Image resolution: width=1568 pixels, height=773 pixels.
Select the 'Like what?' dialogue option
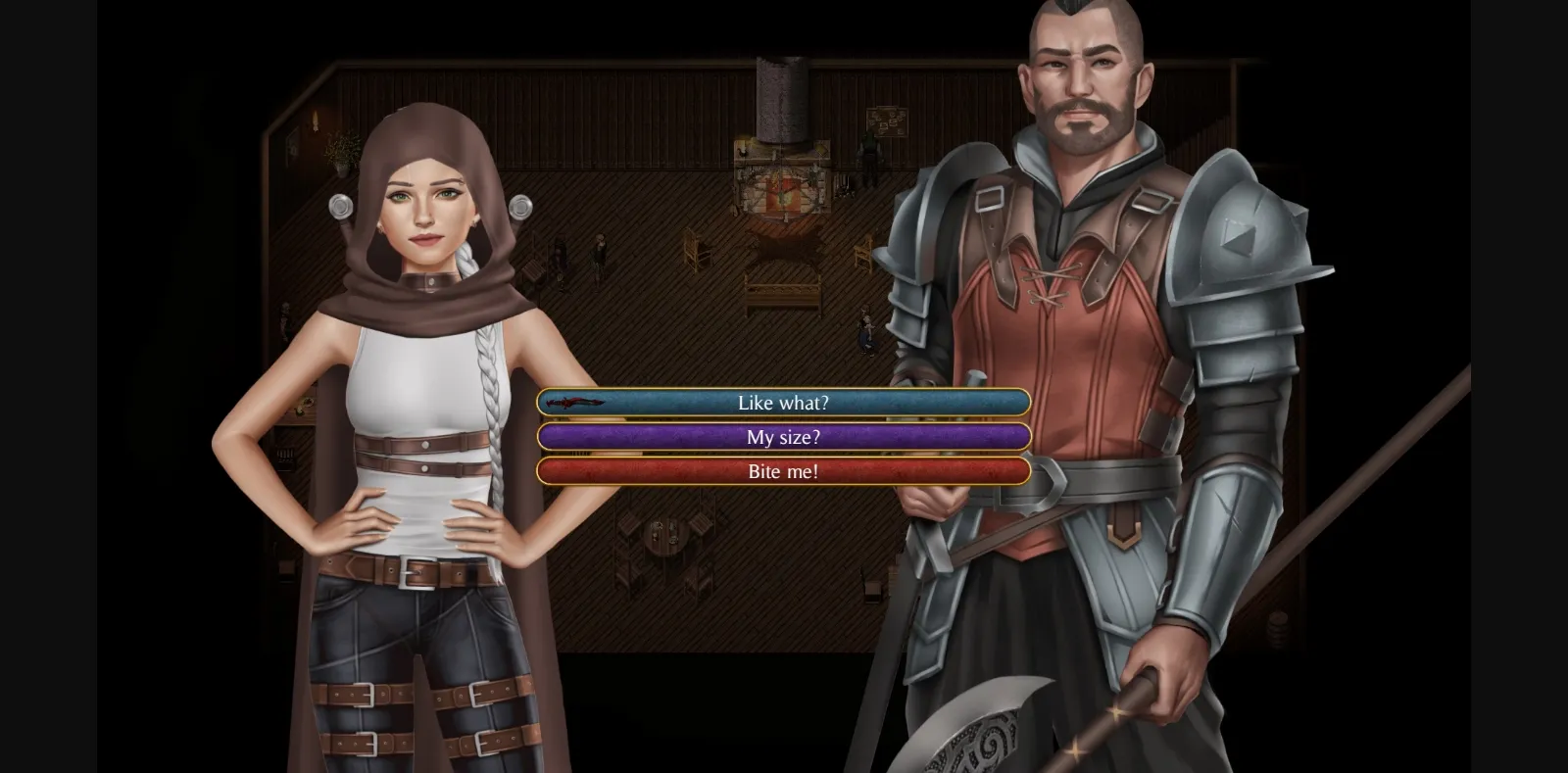tap(782, 402)
